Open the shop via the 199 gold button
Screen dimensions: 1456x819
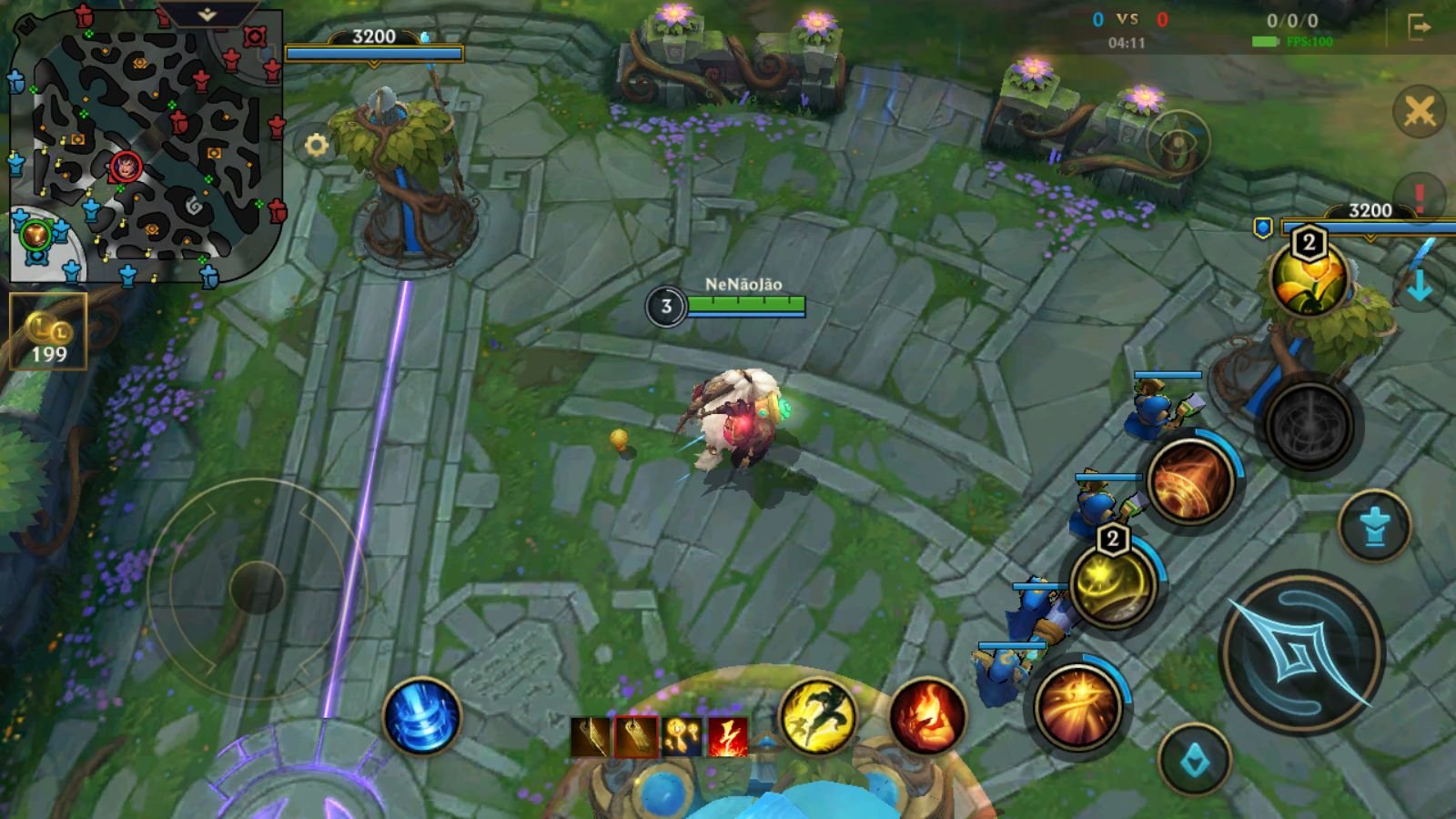(48, 332)
